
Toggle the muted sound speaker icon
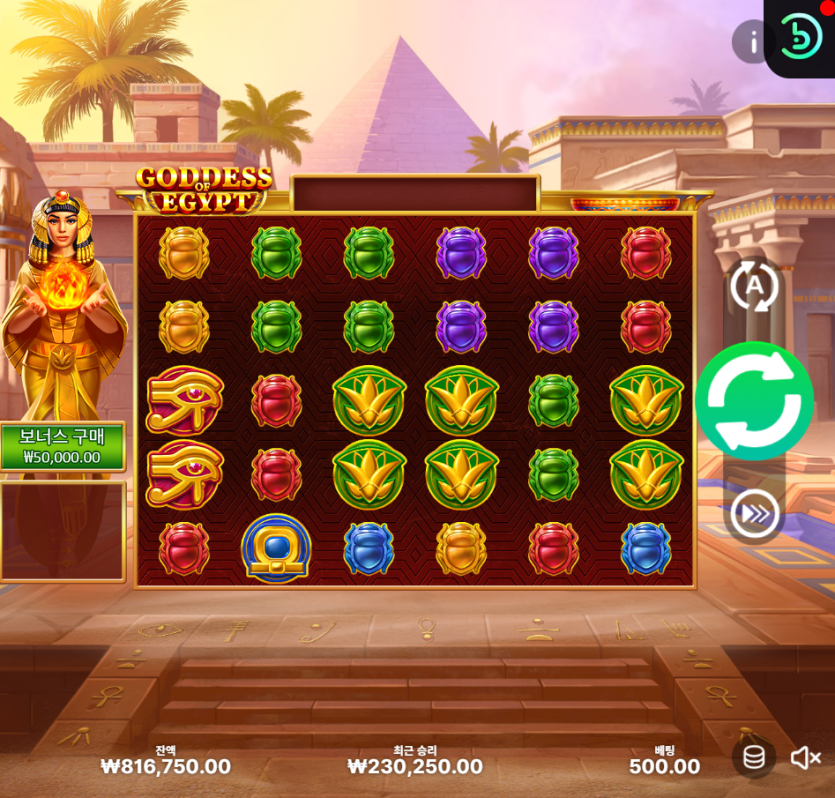point(805,758)
